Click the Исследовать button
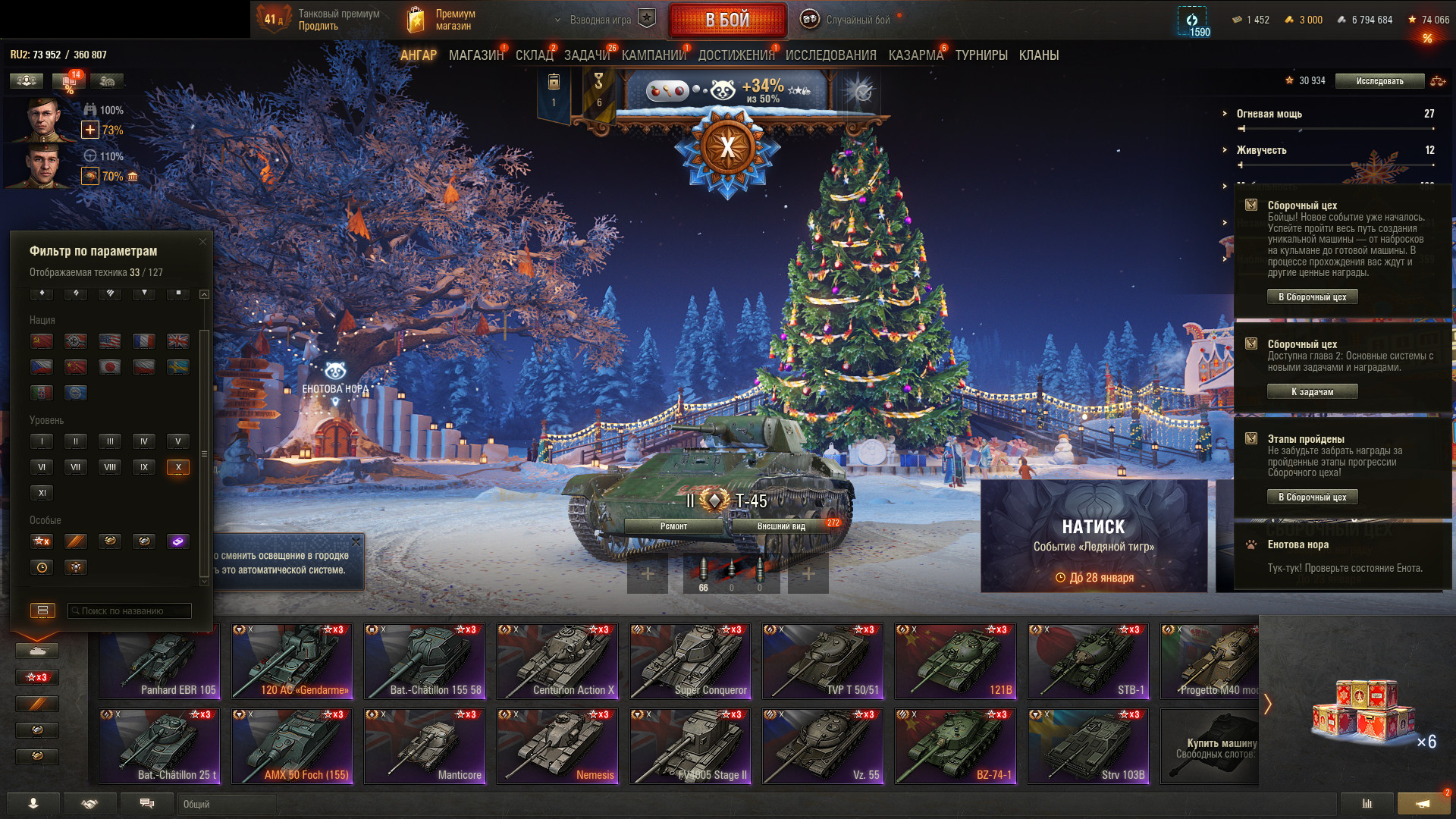1456x819 pixels. 1379,81
